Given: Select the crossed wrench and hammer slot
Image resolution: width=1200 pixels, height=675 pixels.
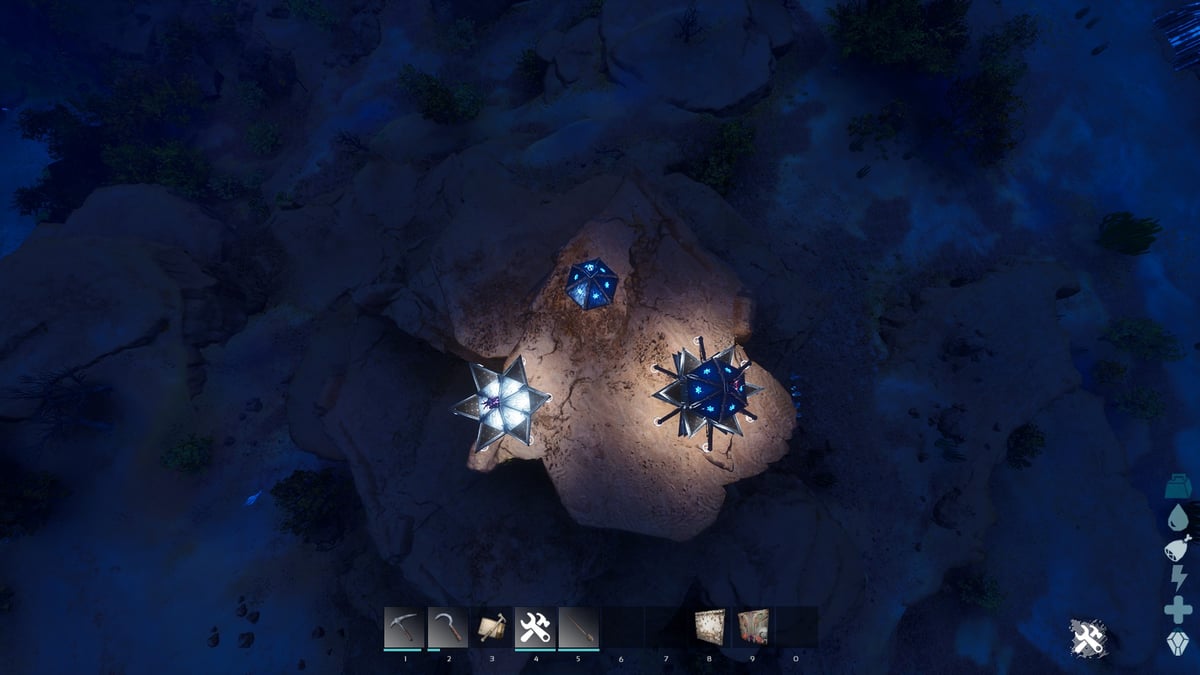Looking at the screenshot, I should (x=535, y=627).
